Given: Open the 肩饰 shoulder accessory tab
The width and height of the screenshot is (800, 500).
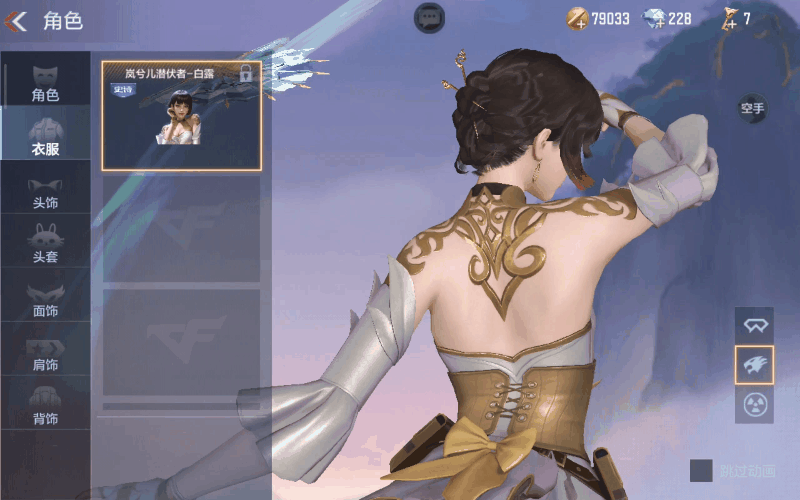Looking at the screenshot, I should 45,353.
